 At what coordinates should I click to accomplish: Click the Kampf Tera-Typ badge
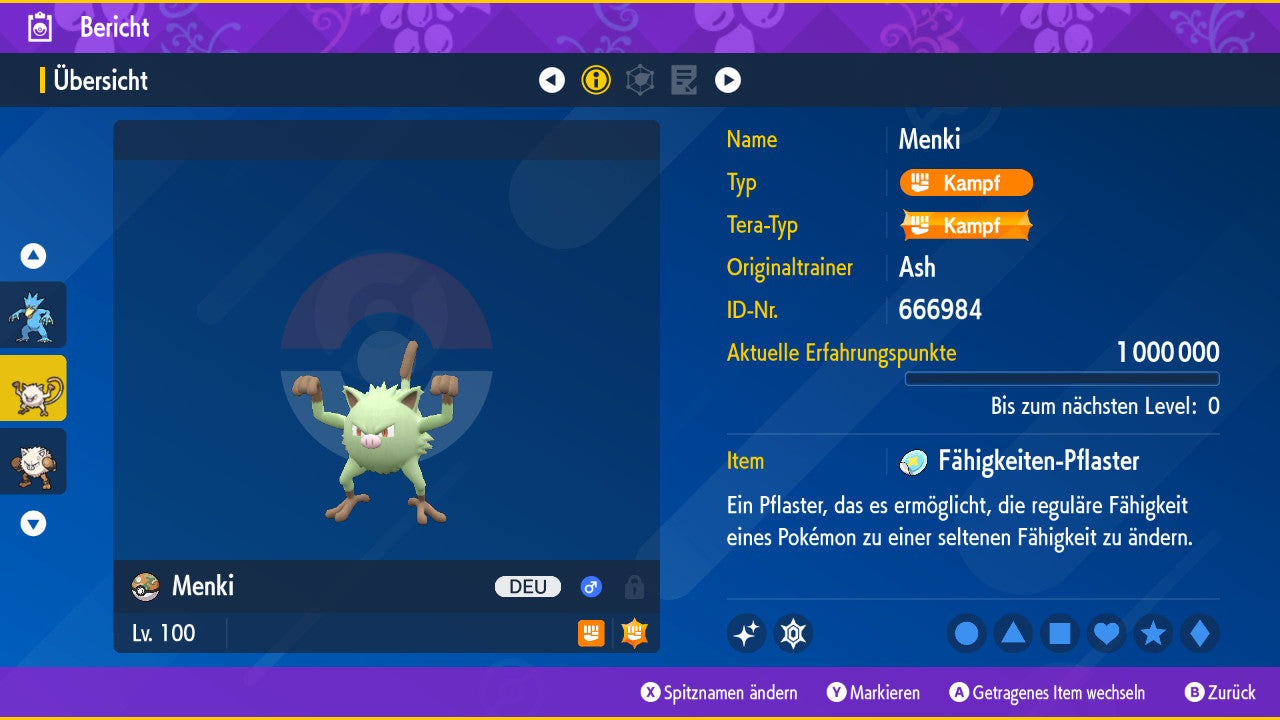[x=966, y=225]
